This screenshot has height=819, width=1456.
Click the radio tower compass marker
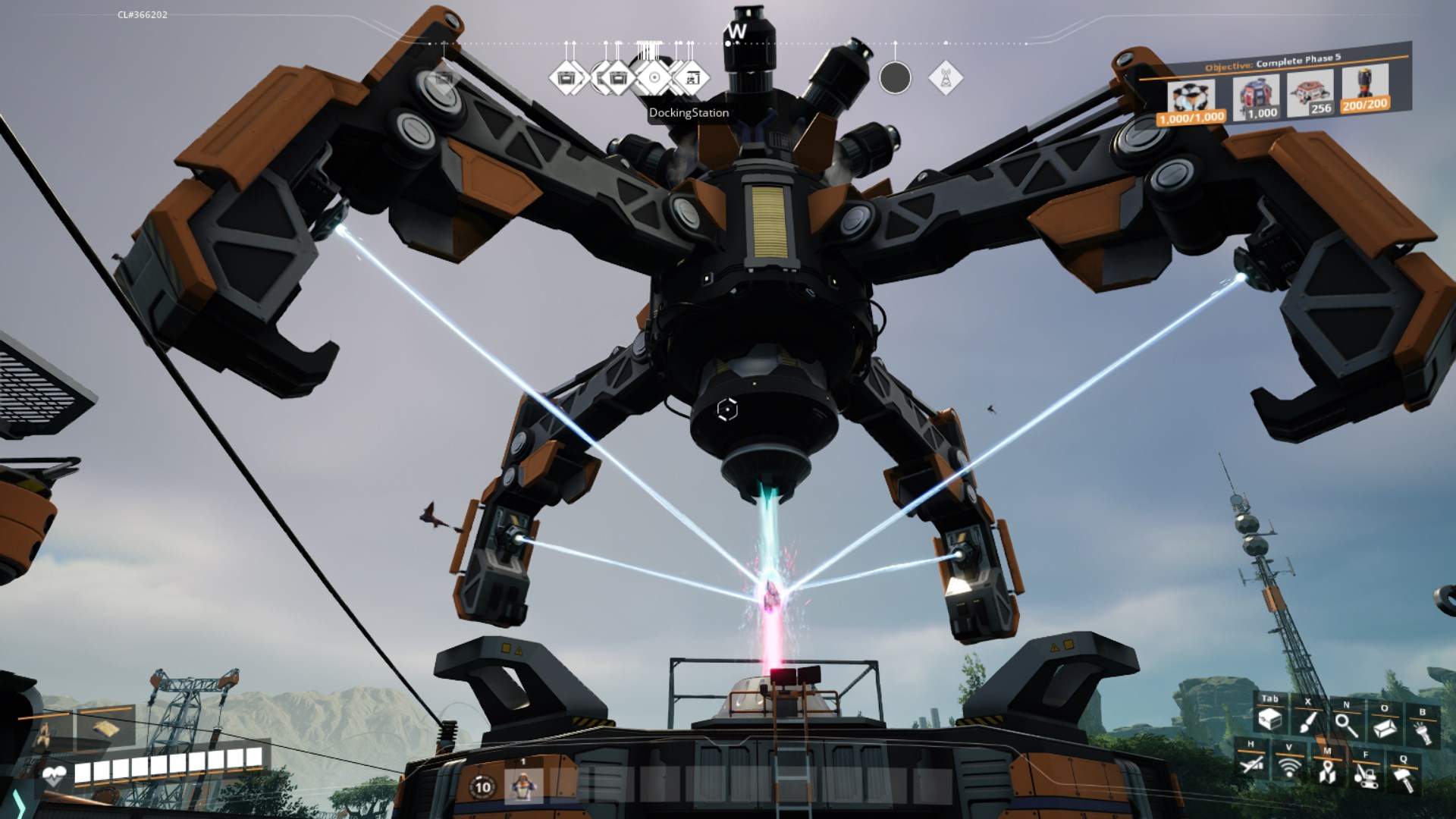(945, 78)
